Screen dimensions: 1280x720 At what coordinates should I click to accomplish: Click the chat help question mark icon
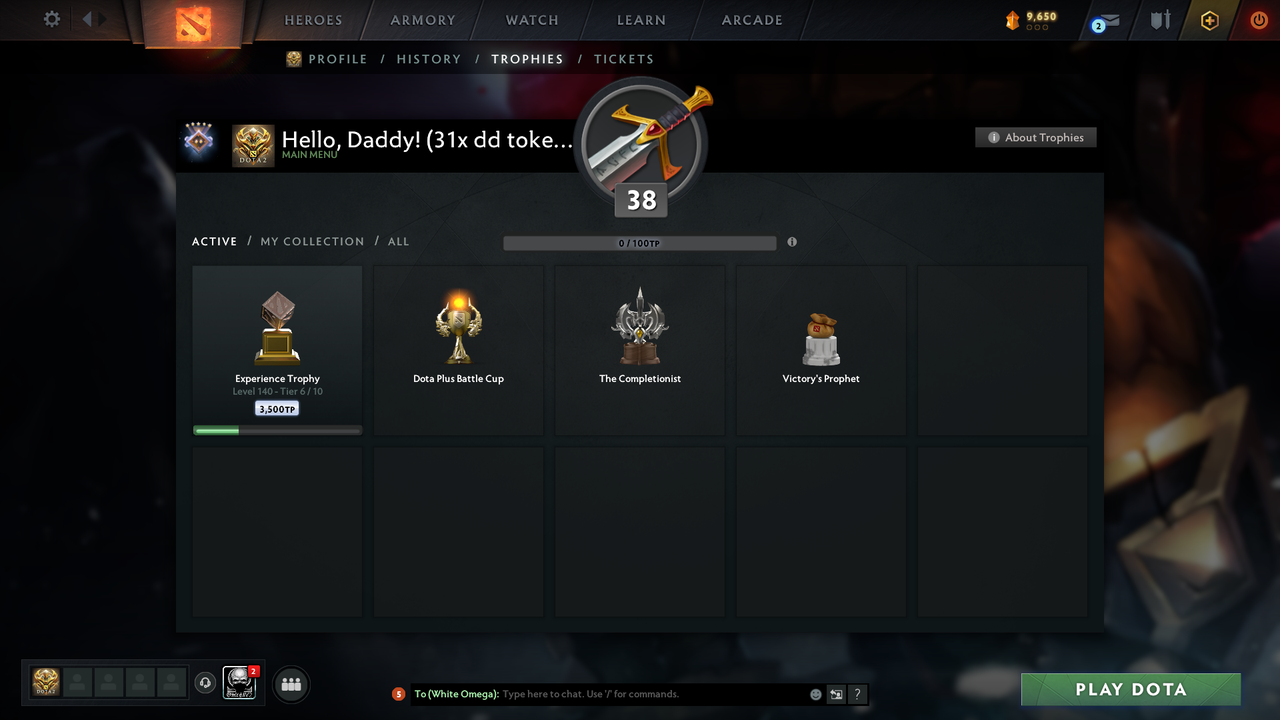(857, 694)
